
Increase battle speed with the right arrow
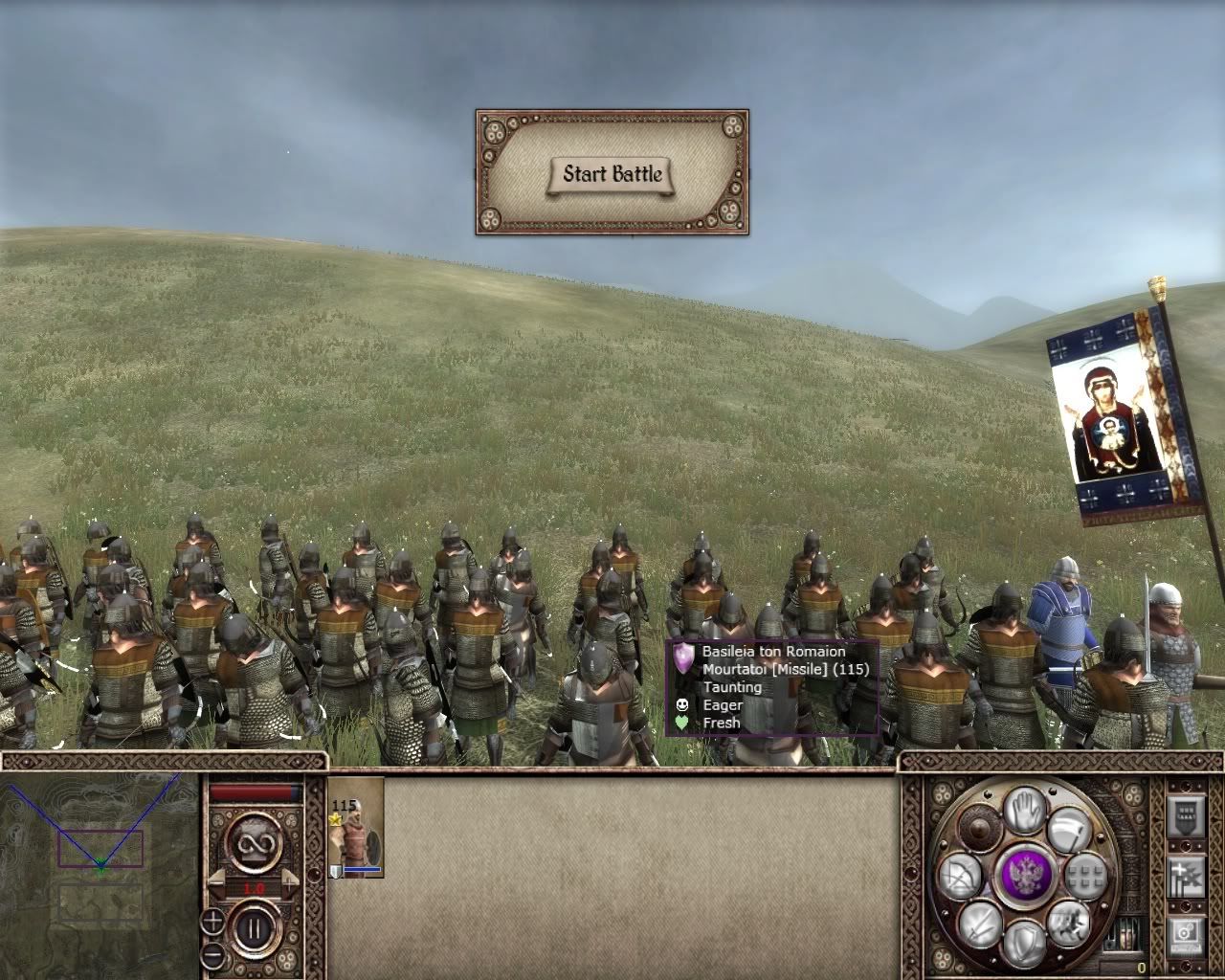[x=289, y=882]
